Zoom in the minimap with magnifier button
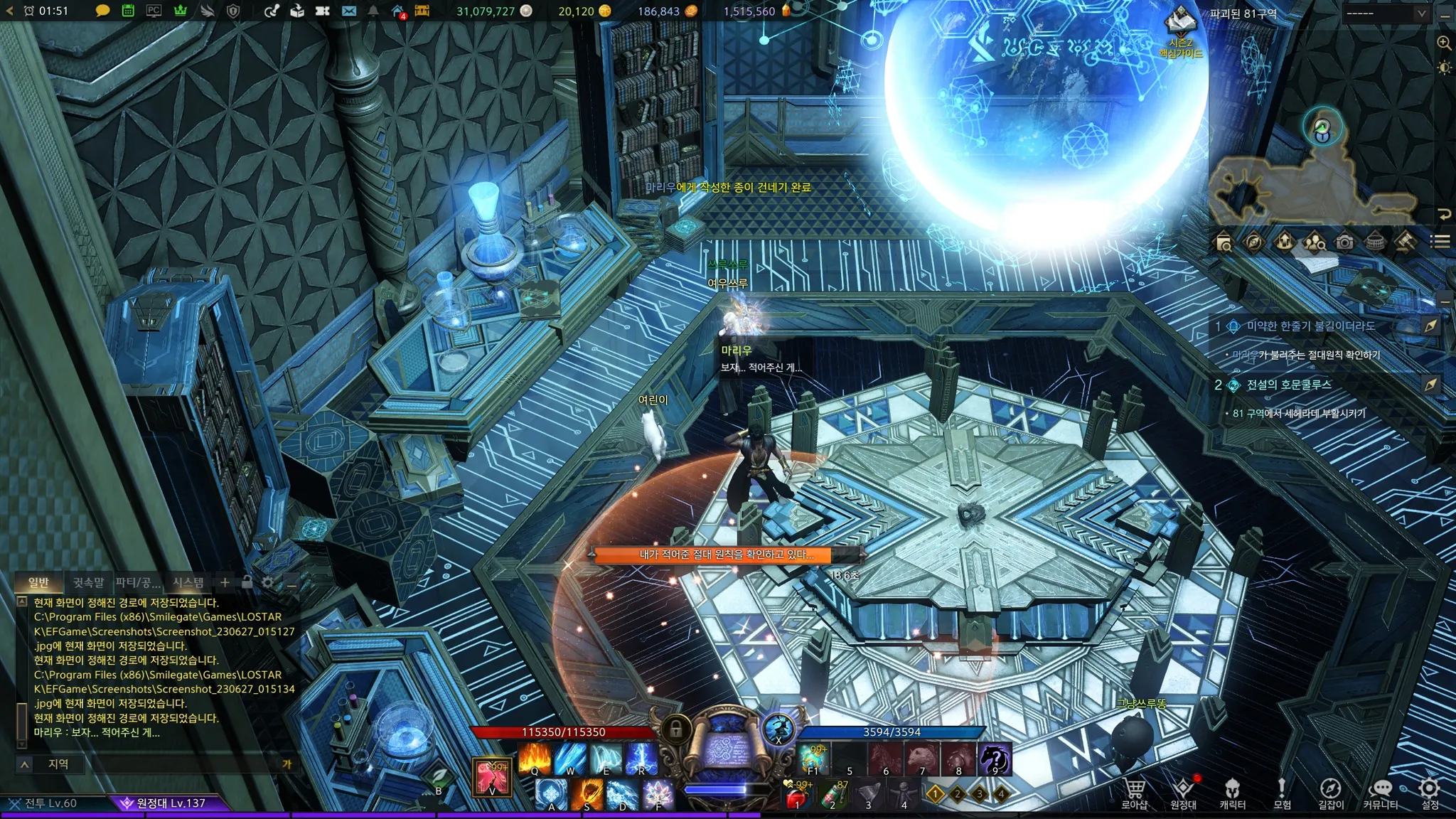Image resolution: width=1456 pixels, height=819 pixels. pyautogui.click(x=1444, y=43)
